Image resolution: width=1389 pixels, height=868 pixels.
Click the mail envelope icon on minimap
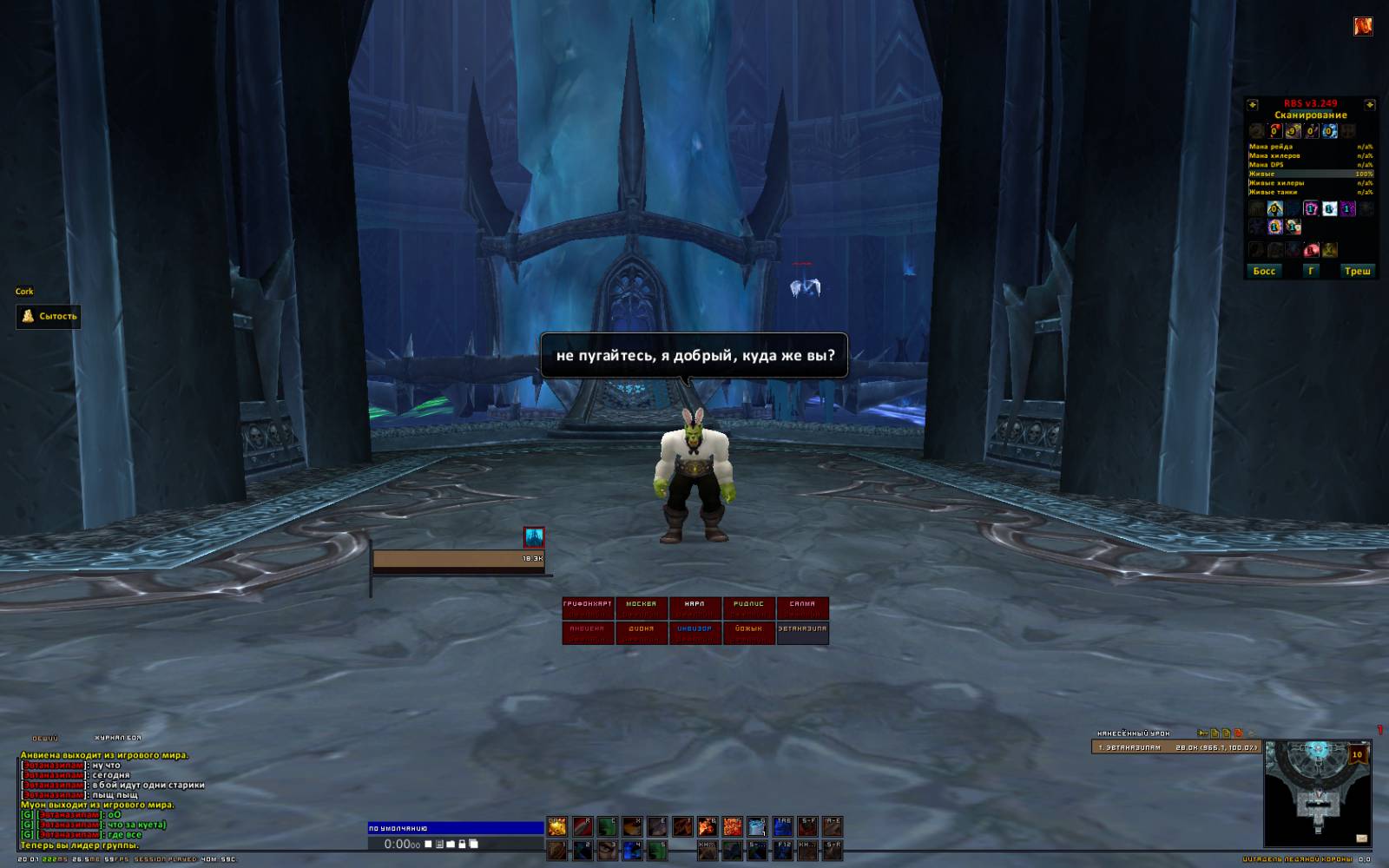[x=1361, y=838]
